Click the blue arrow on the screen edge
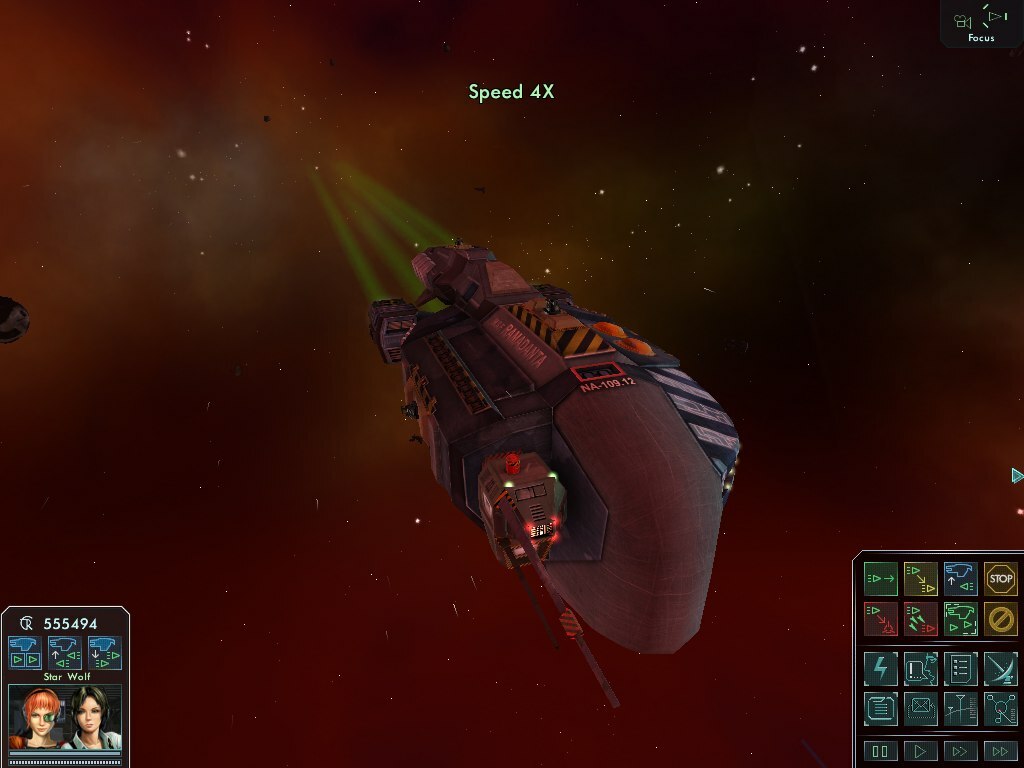1024x768 pixels. pyautogui.click(x=1017, y=475)
